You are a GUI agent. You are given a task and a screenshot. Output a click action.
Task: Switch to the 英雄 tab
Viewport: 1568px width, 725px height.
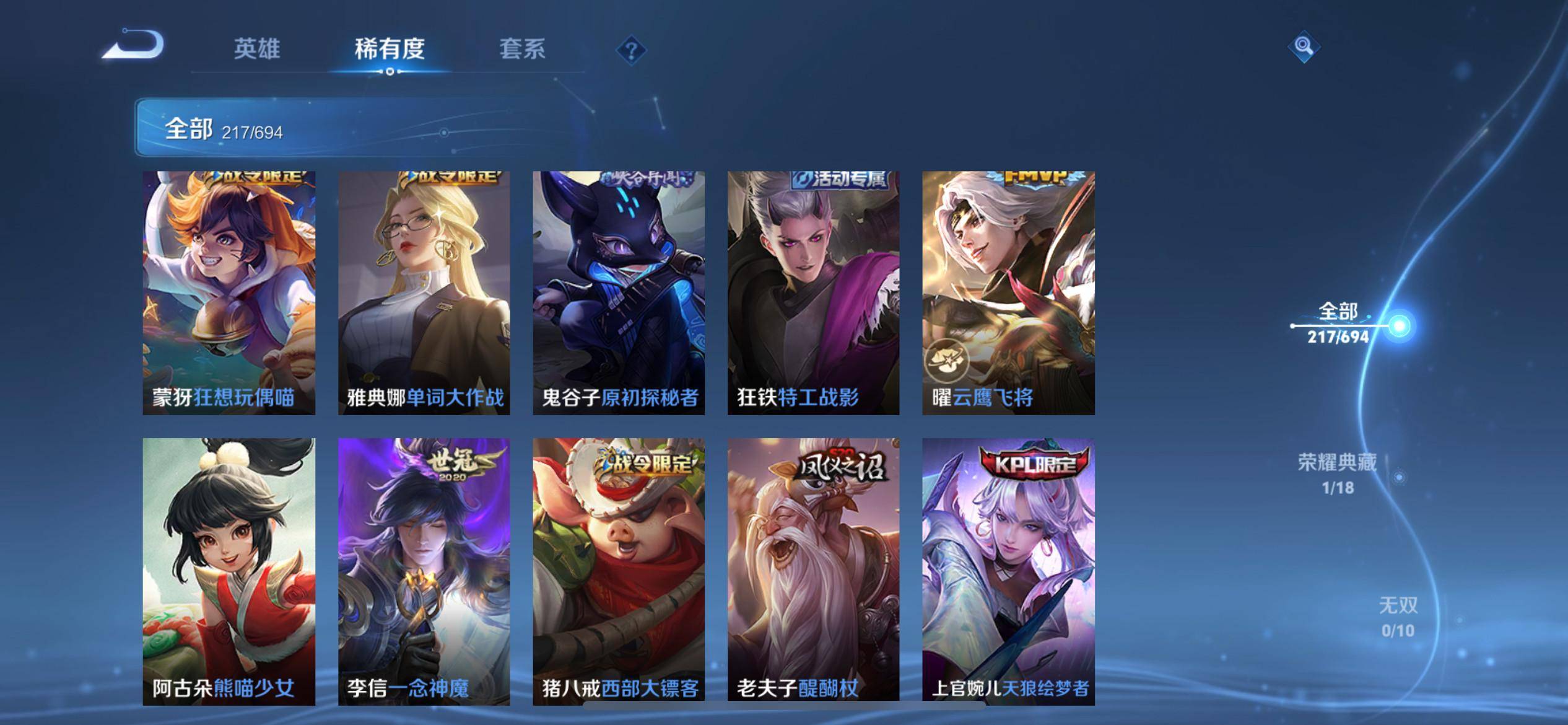tap(257, 49)
